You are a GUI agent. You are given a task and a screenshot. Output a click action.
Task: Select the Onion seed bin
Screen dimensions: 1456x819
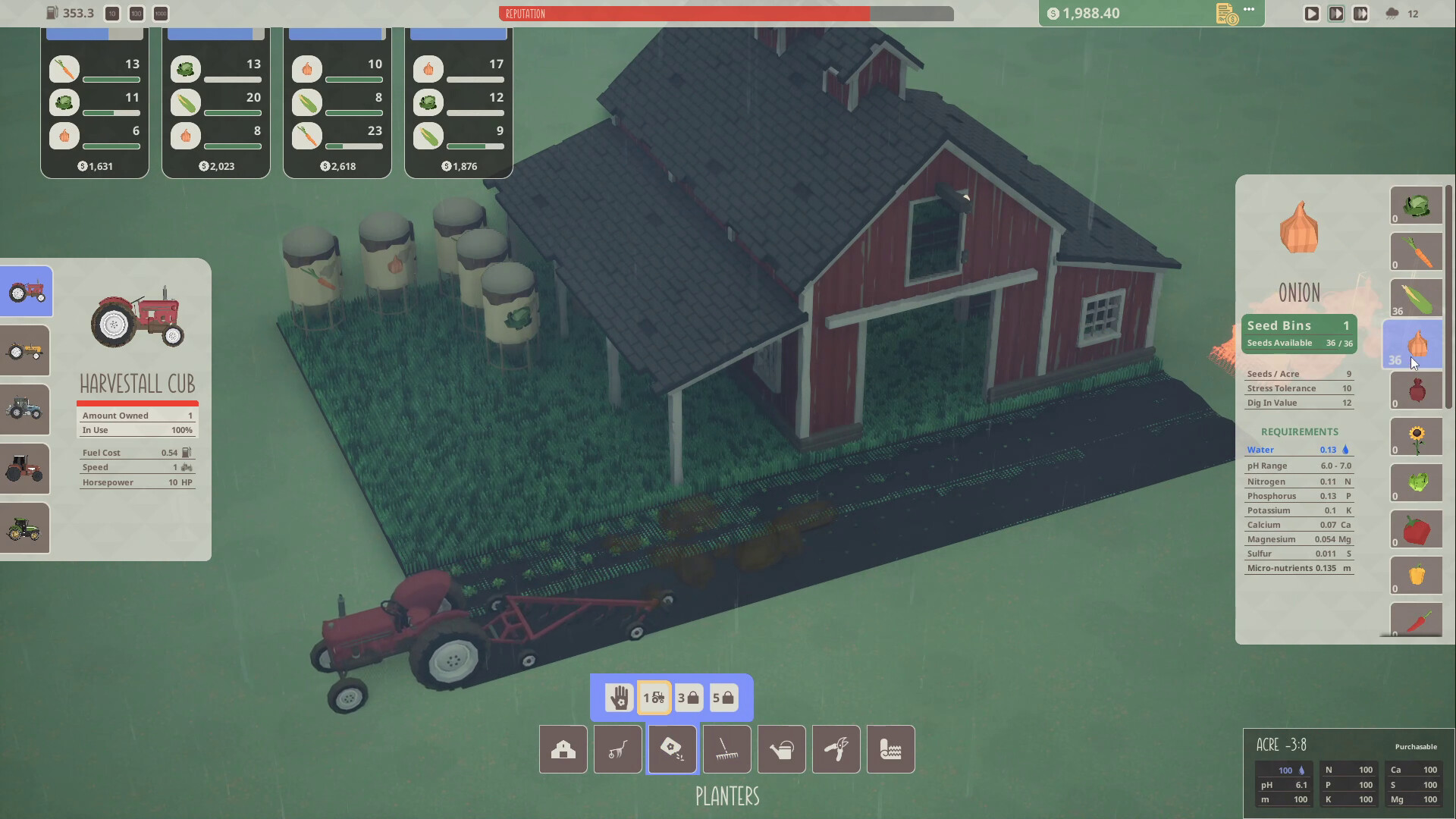point(1417,344)
